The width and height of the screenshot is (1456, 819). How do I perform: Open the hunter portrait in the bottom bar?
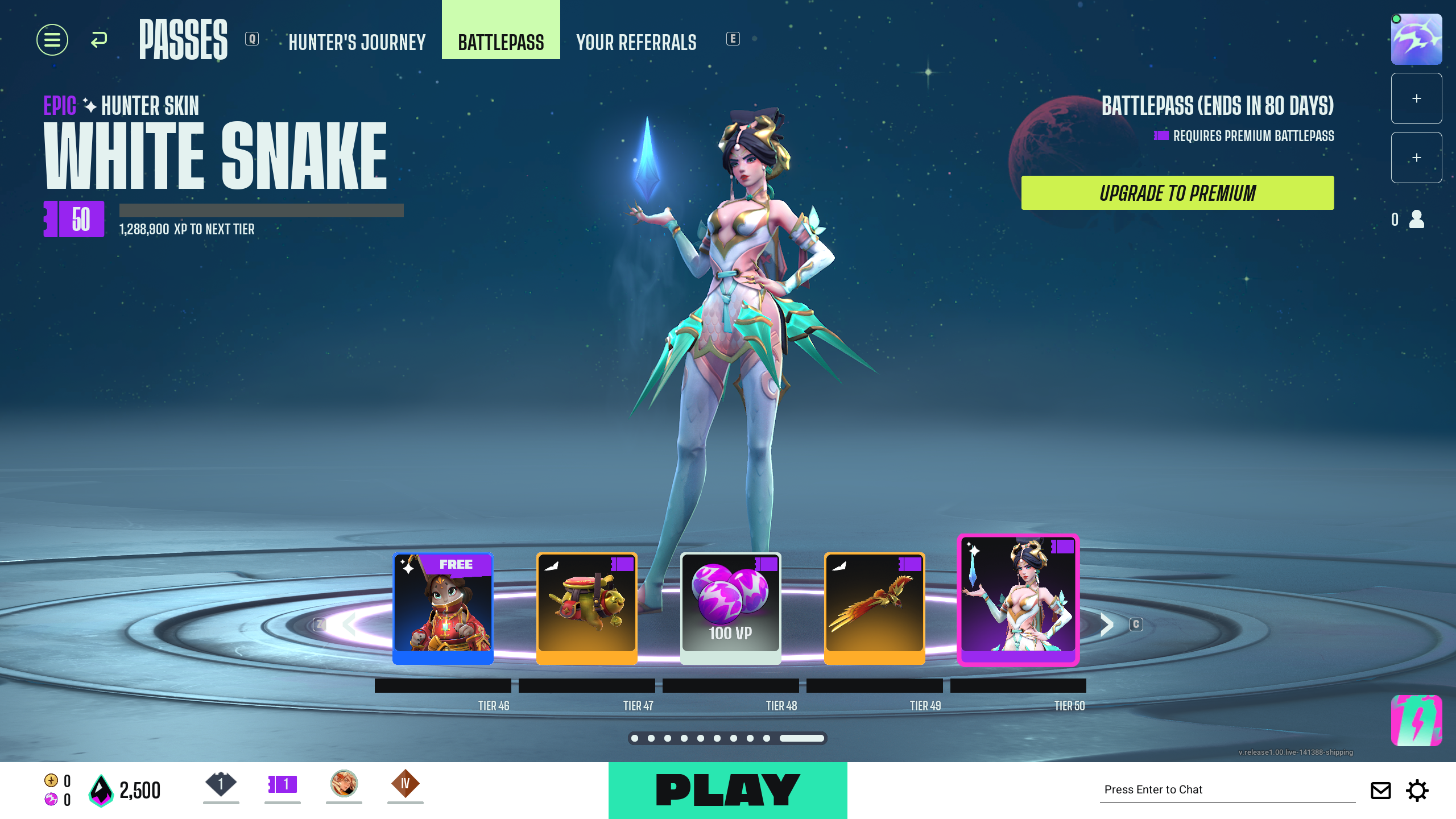click(x=344, y=784)
